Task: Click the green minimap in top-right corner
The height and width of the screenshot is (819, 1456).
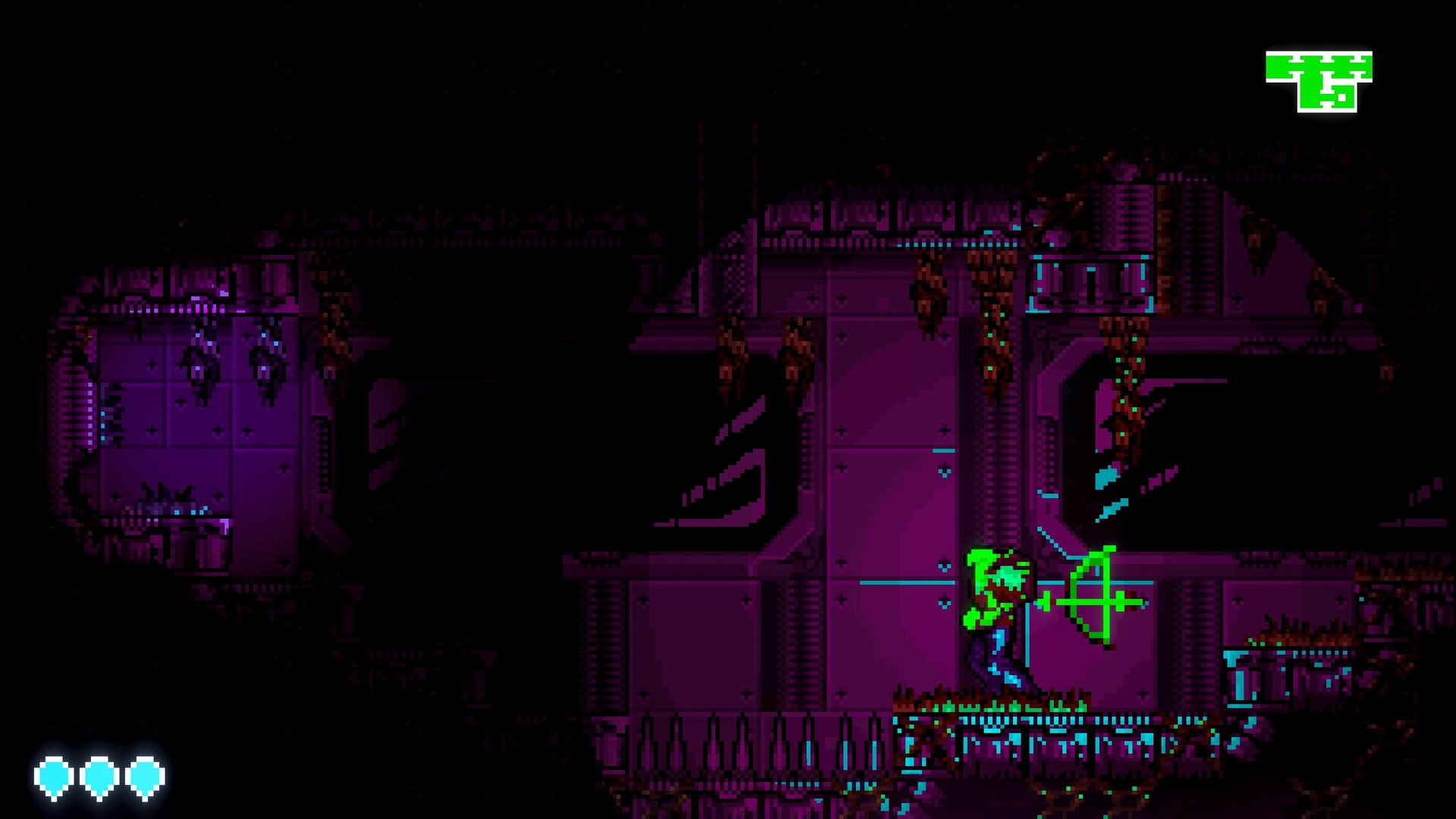Action: coord(1319,80)
